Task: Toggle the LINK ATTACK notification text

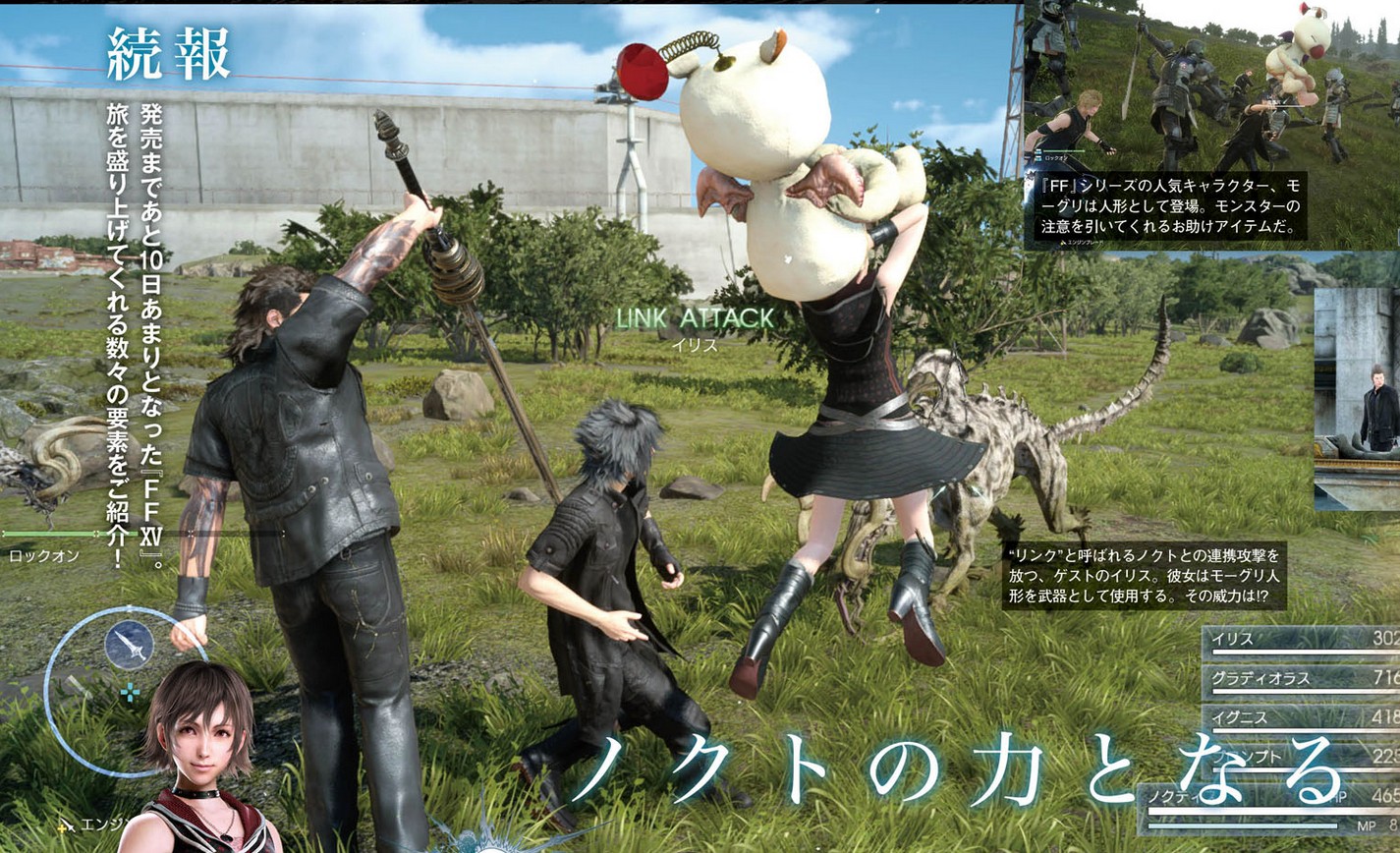Action: [693, 318]
